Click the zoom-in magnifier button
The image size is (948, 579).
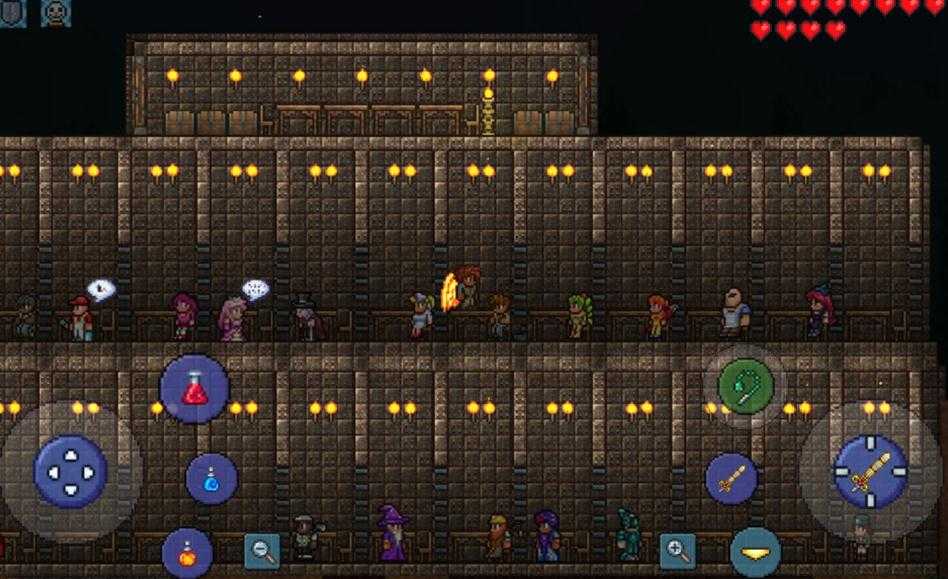[x=677, y=550]
